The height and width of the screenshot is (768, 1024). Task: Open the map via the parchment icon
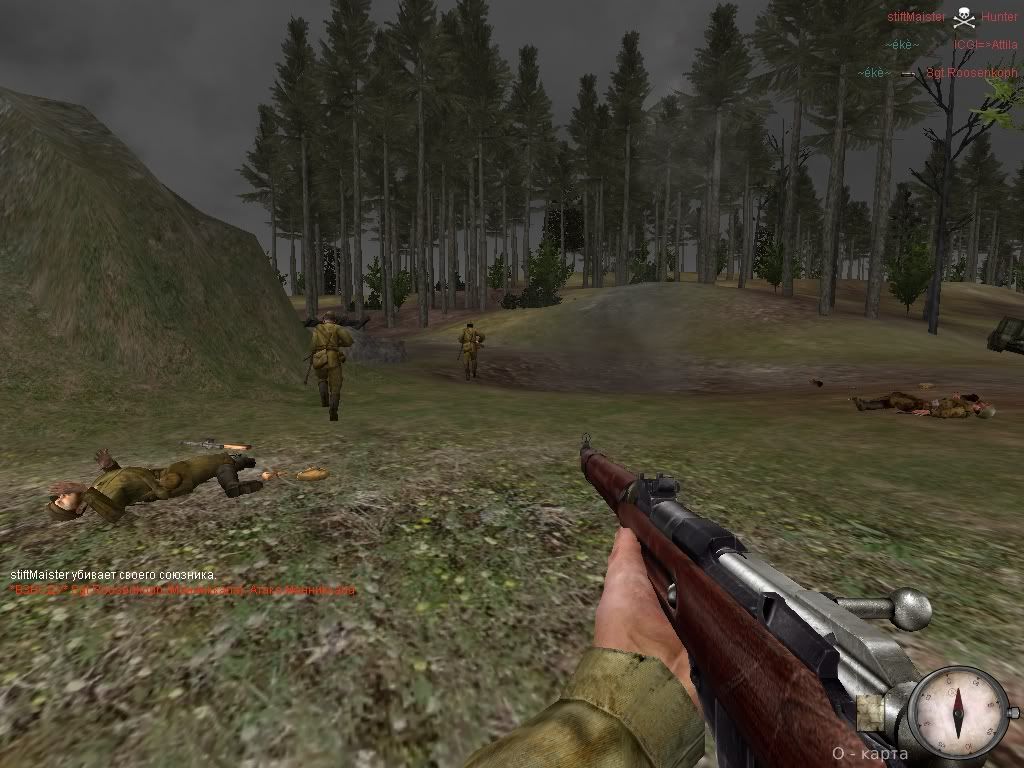pos(871,710)
